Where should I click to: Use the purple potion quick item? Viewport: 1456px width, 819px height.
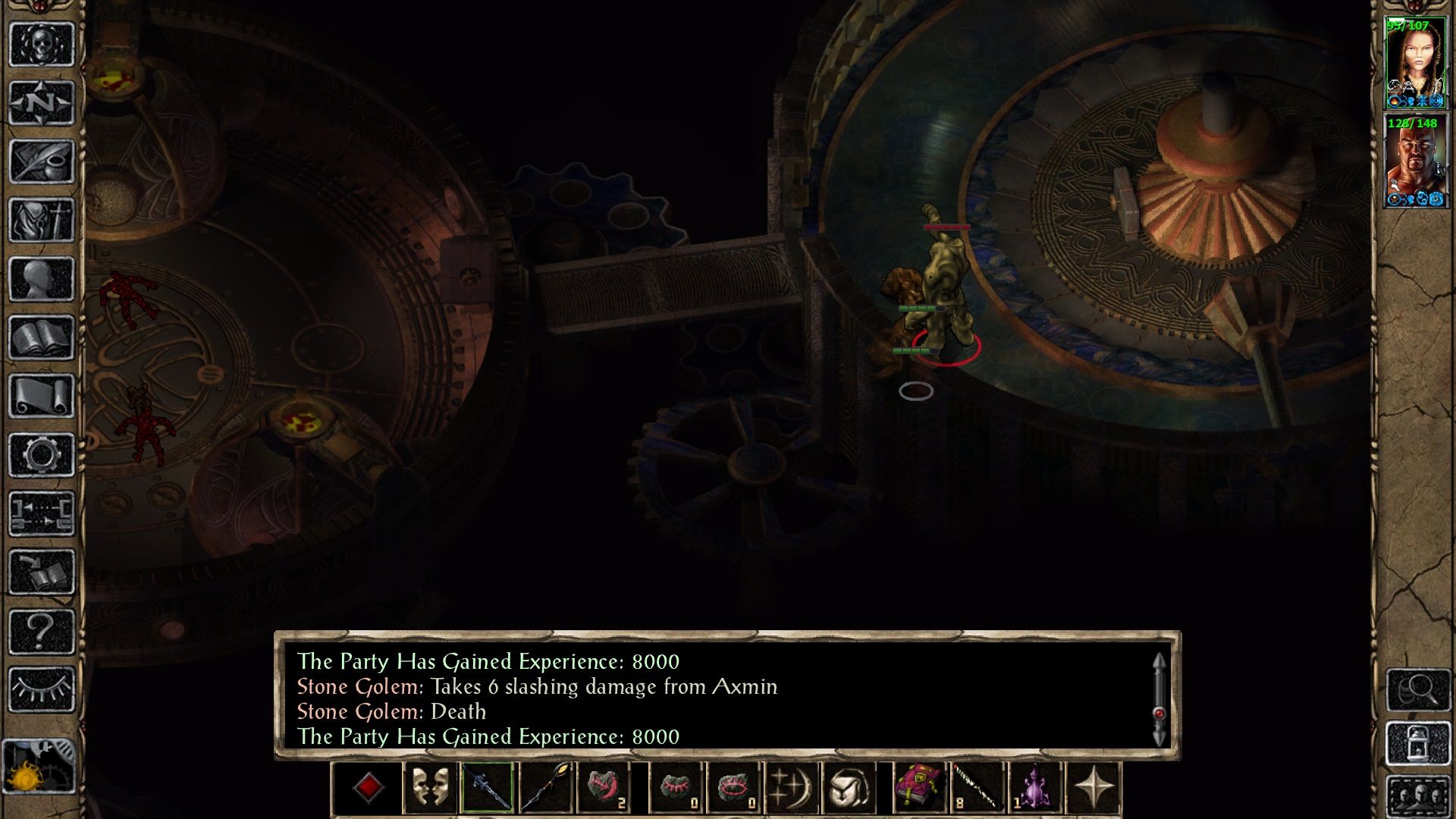(x=1034, y=789)
